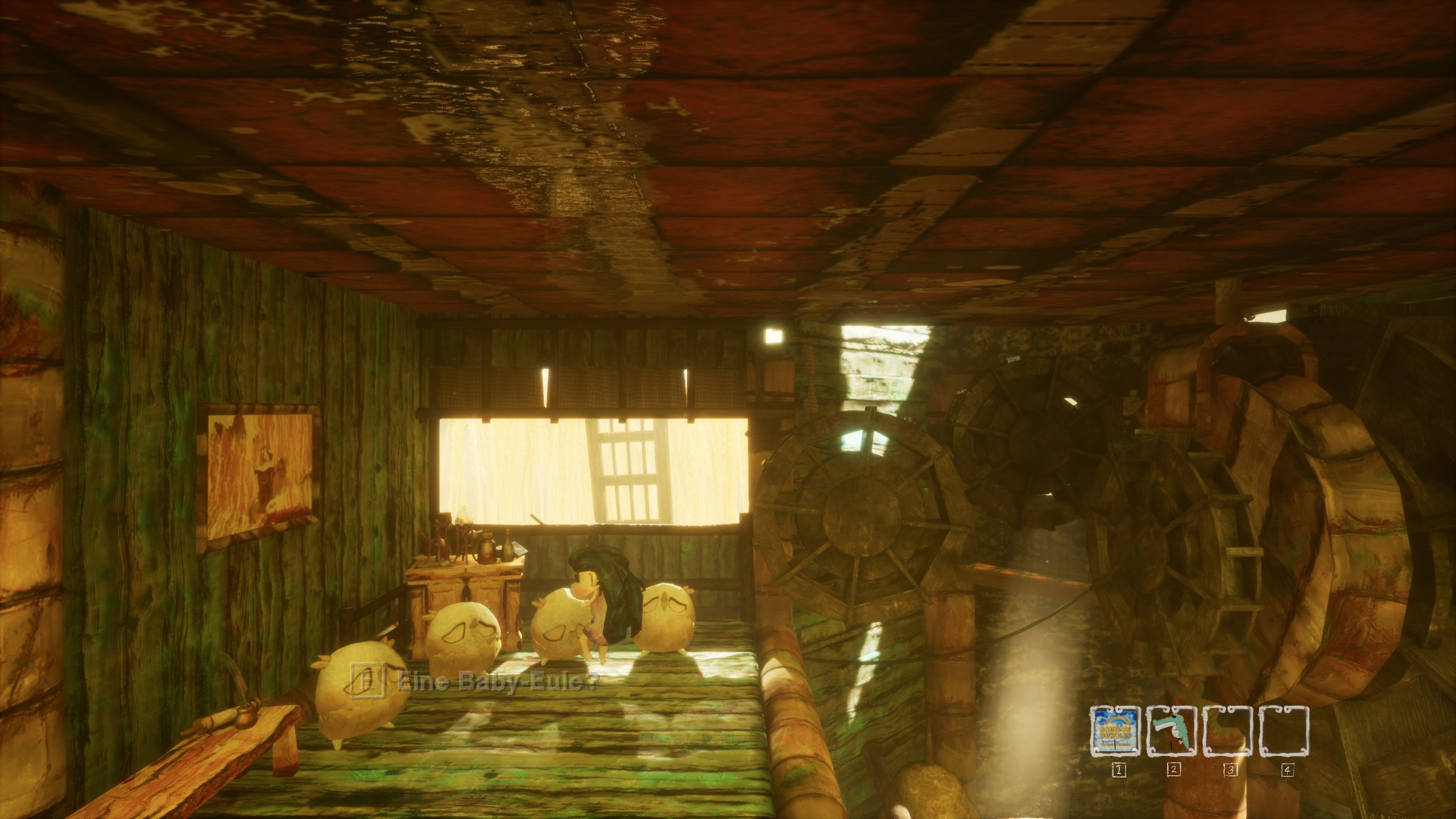Image resolution: width=1456 pixels, height=819 pixels.
Task: Choose the green crocodile toy slot
Action: 1172,731
